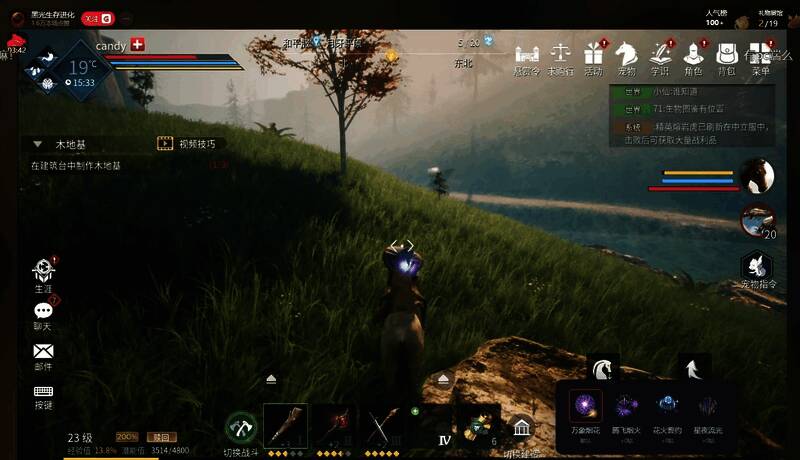
Task: Open the 背包 backpack inventory
Action: tap(727, 55)
